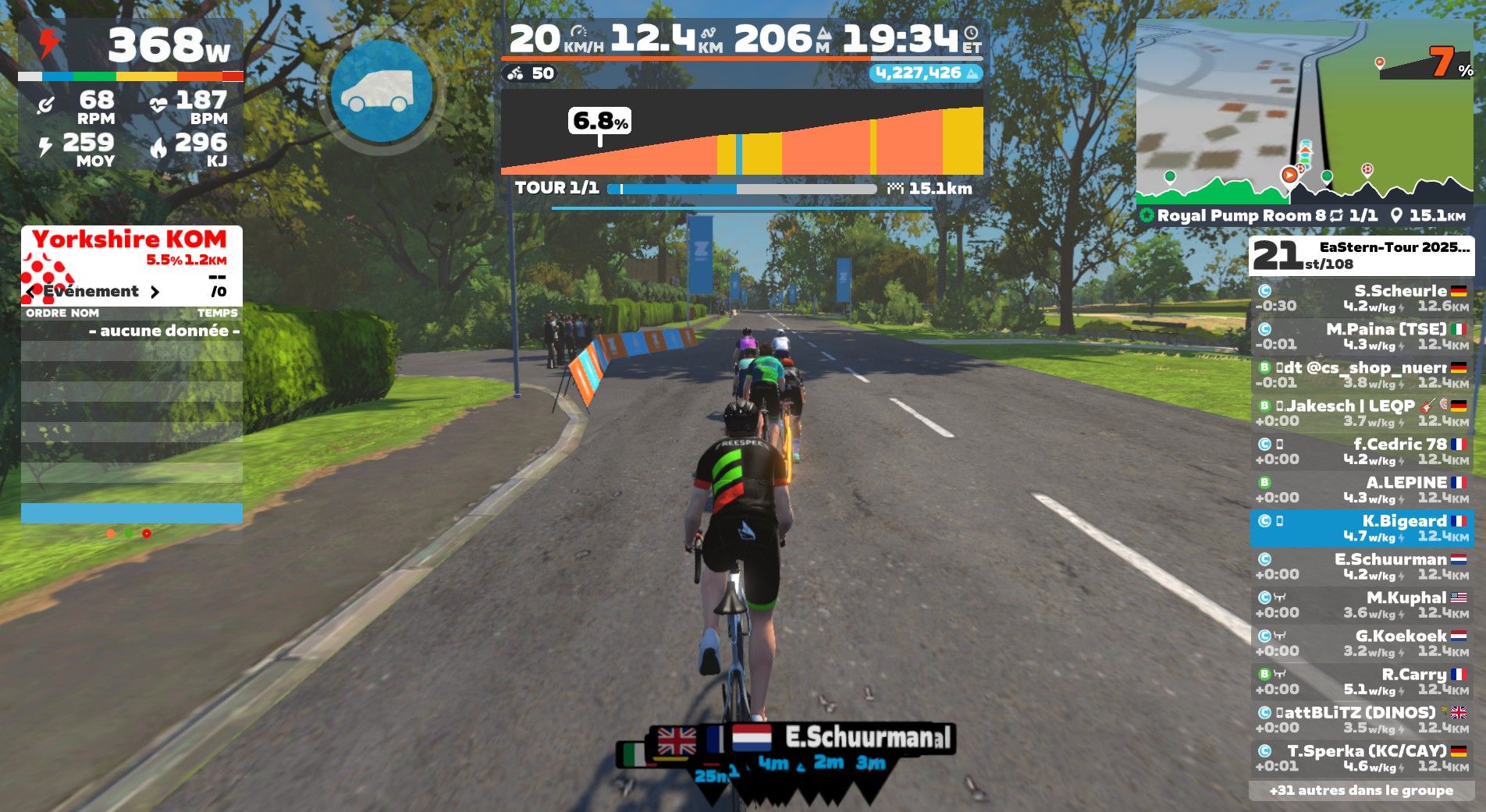
Task: Open the power readout panel showing 368w
Action: (x=130, y=45)
